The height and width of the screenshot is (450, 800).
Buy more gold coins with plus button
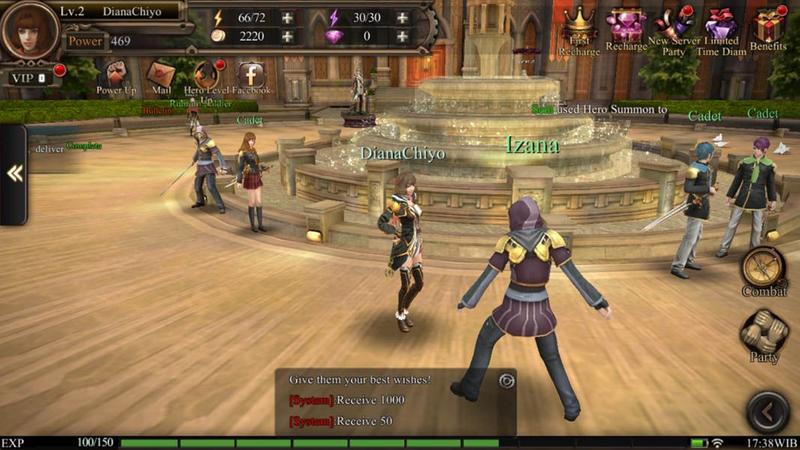pyautogui.click(x=288, y=36)
